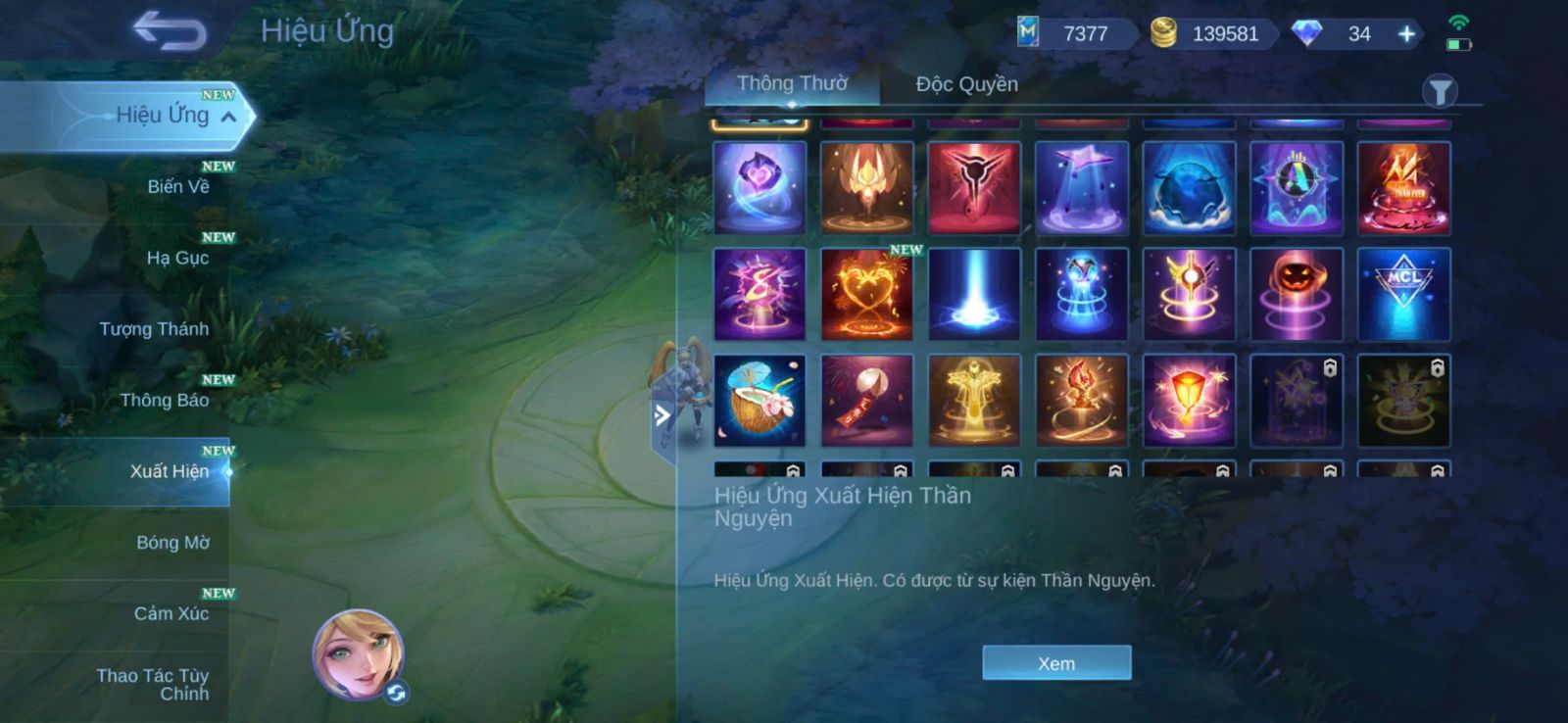Select the coconut drink effect thumbnail

759,401
